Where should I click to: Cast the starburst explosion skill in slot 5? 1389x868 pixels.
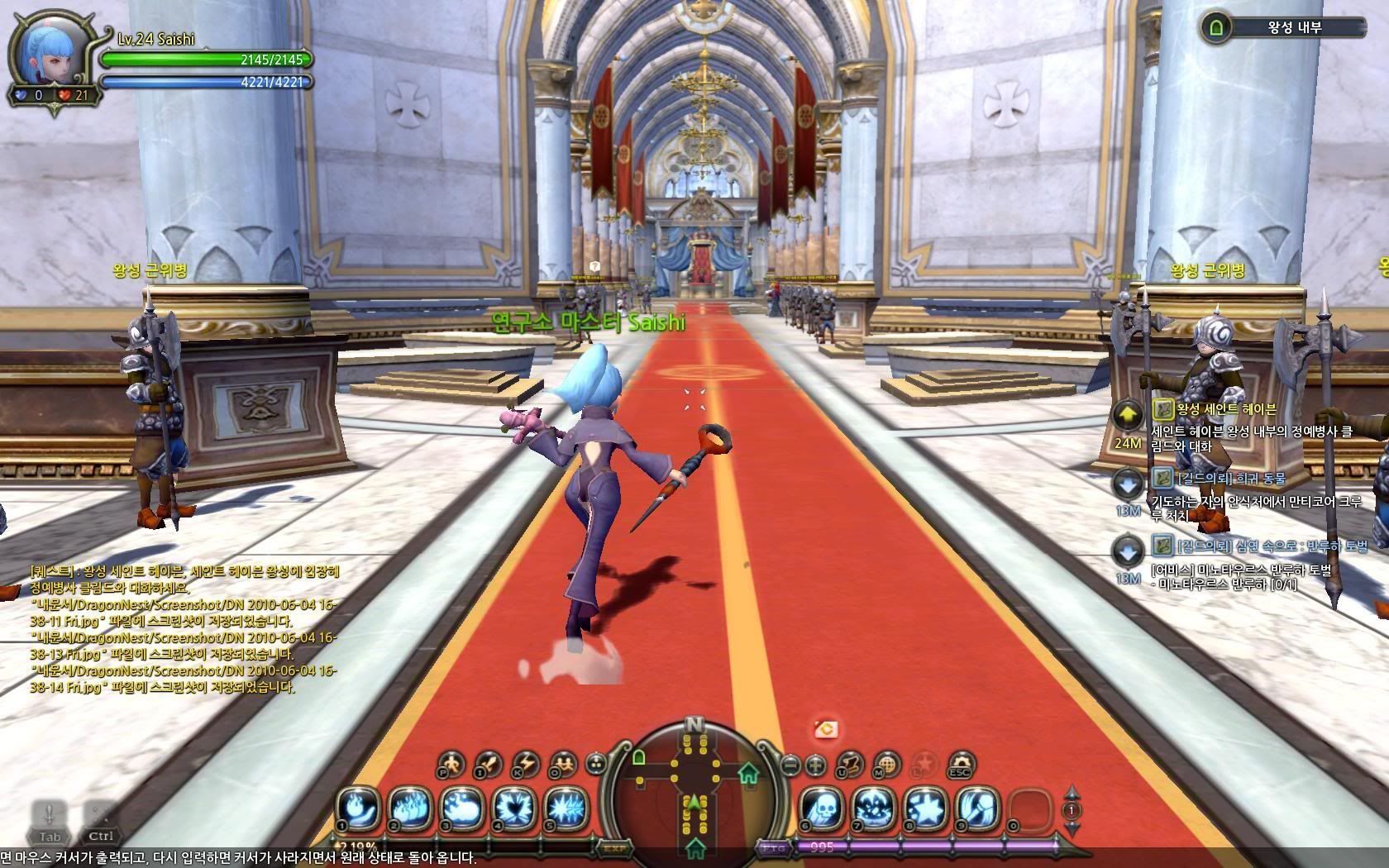click(x=565, y=808)
